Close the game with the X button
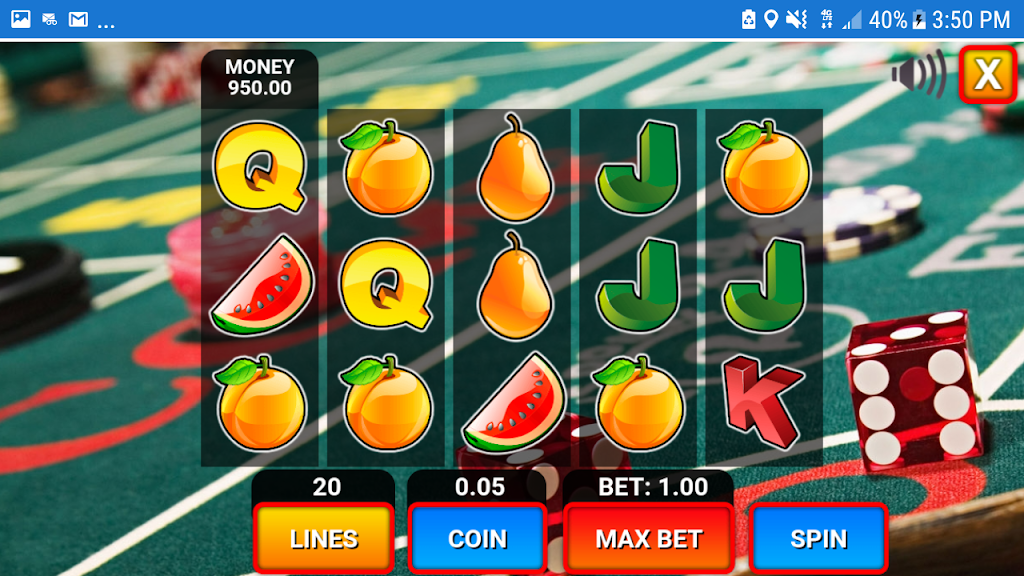Screen dimensions: 1024x576 [988, 75]
